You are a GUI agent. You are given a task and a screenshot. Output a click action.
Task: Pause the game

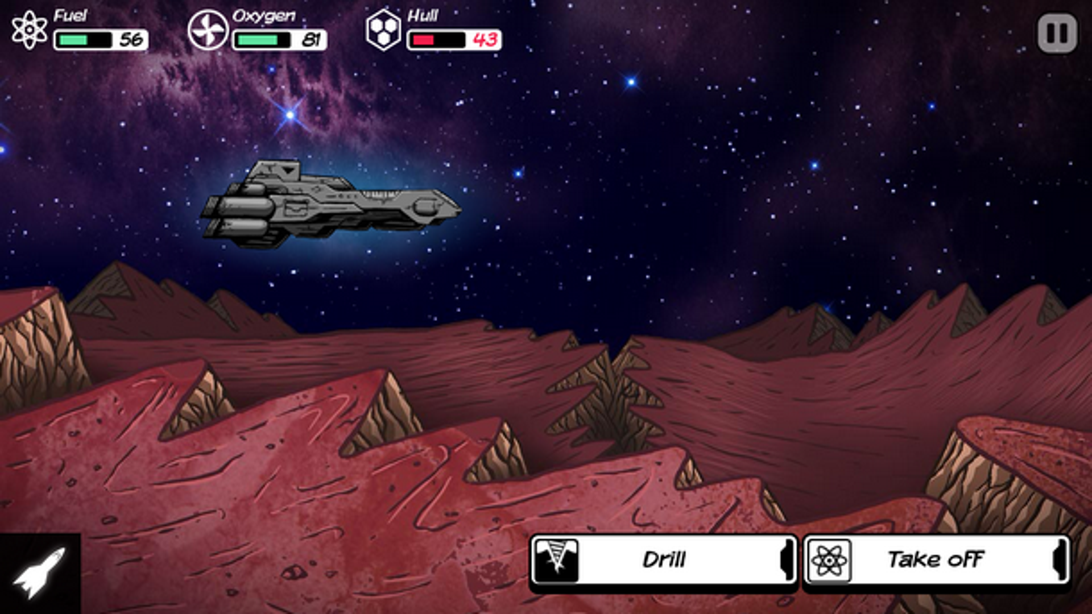tap(1056, 34)
